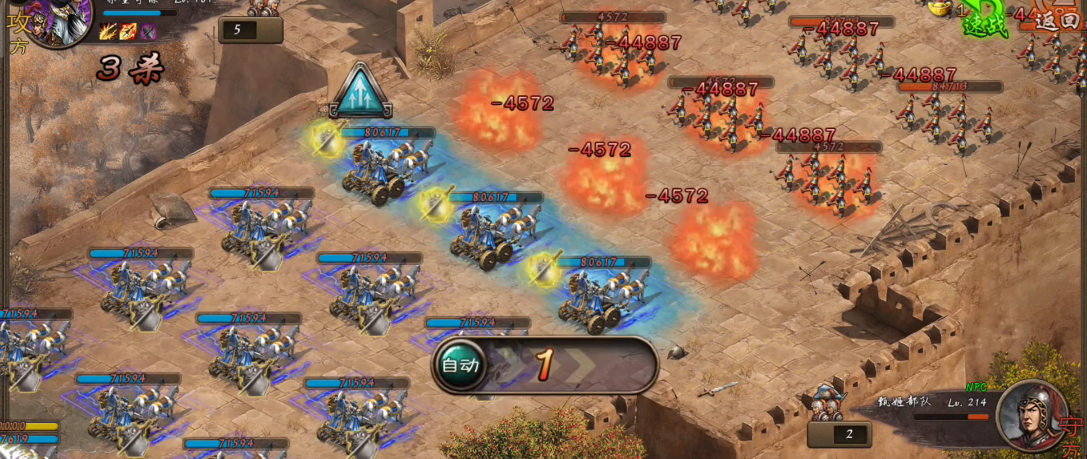Toggle the 自动 auto-battle button

pyautogui.click(x=461, y=365)
